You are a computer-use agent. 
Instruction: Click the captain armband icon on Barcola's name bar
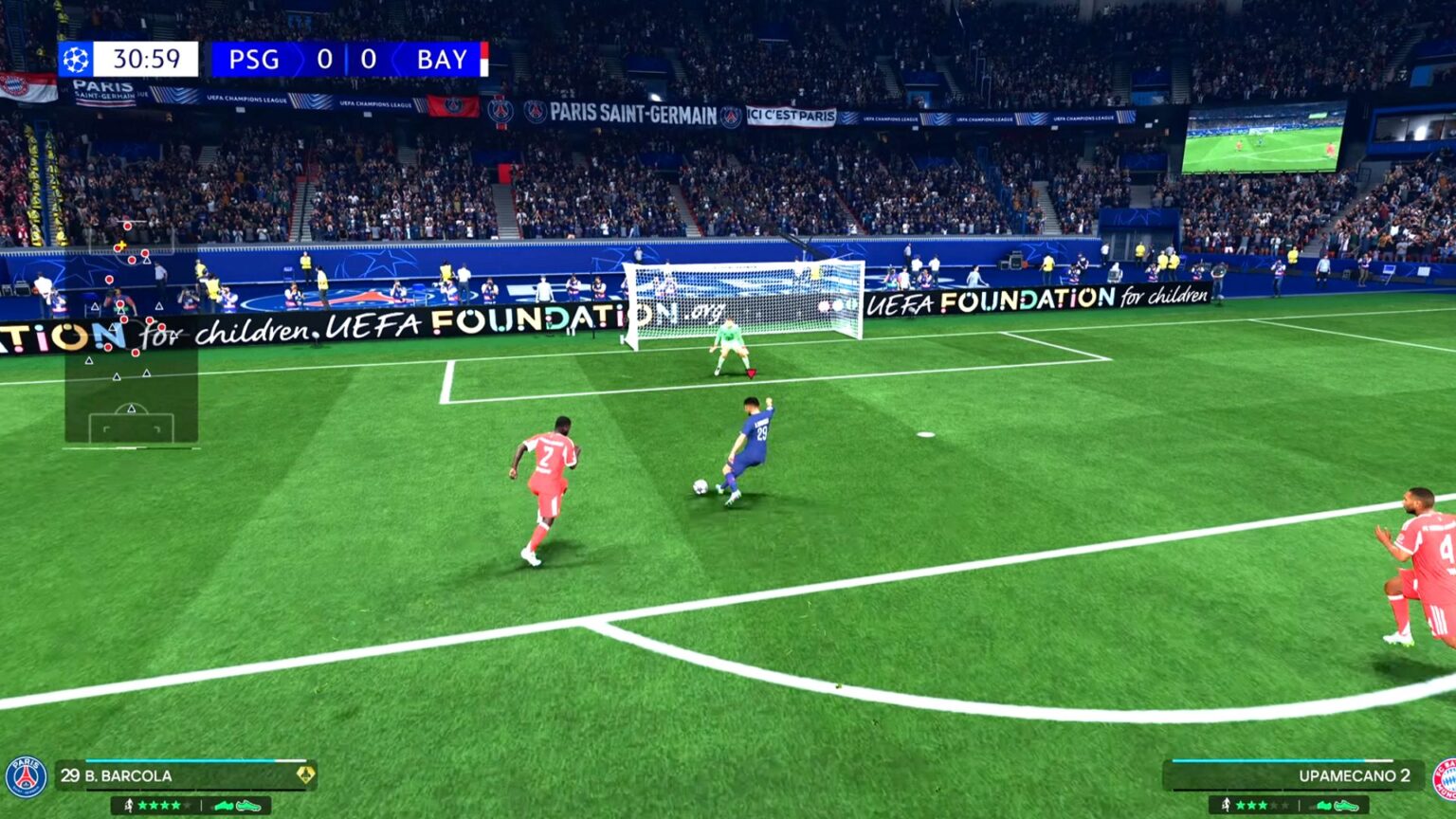pos(307,773)
